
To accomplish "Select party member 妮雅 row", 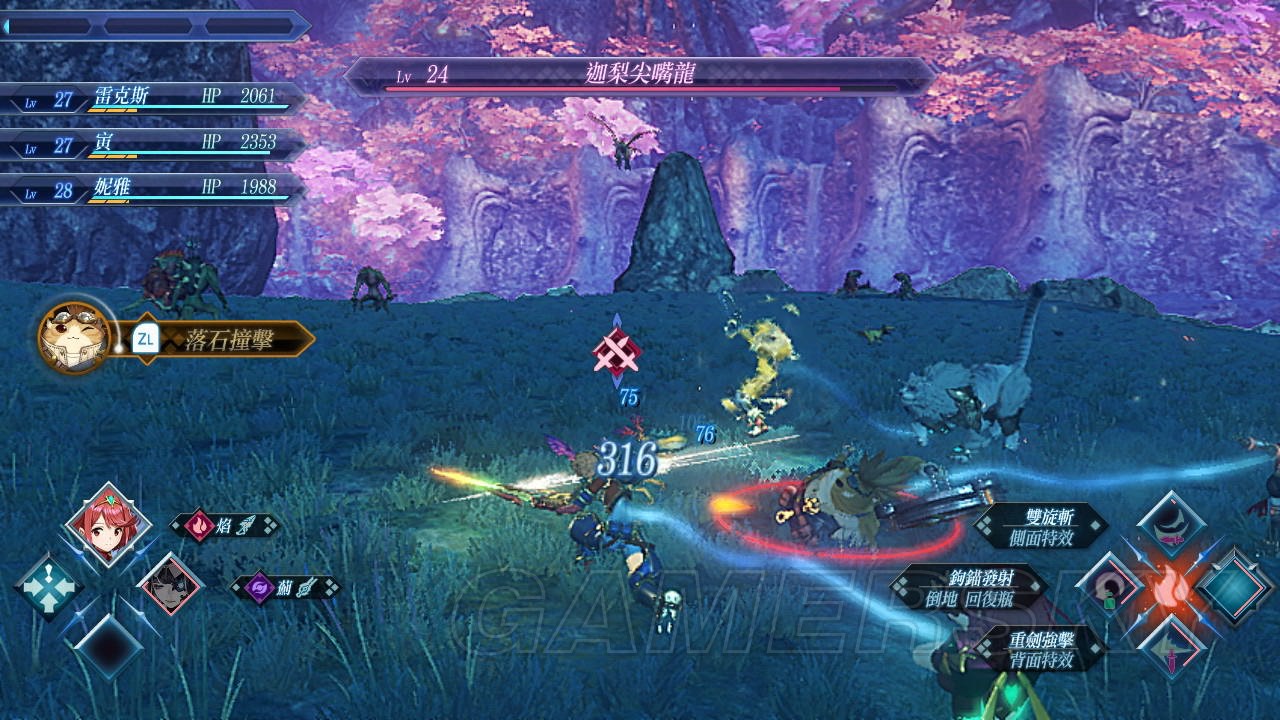I will tap(150, 190).
